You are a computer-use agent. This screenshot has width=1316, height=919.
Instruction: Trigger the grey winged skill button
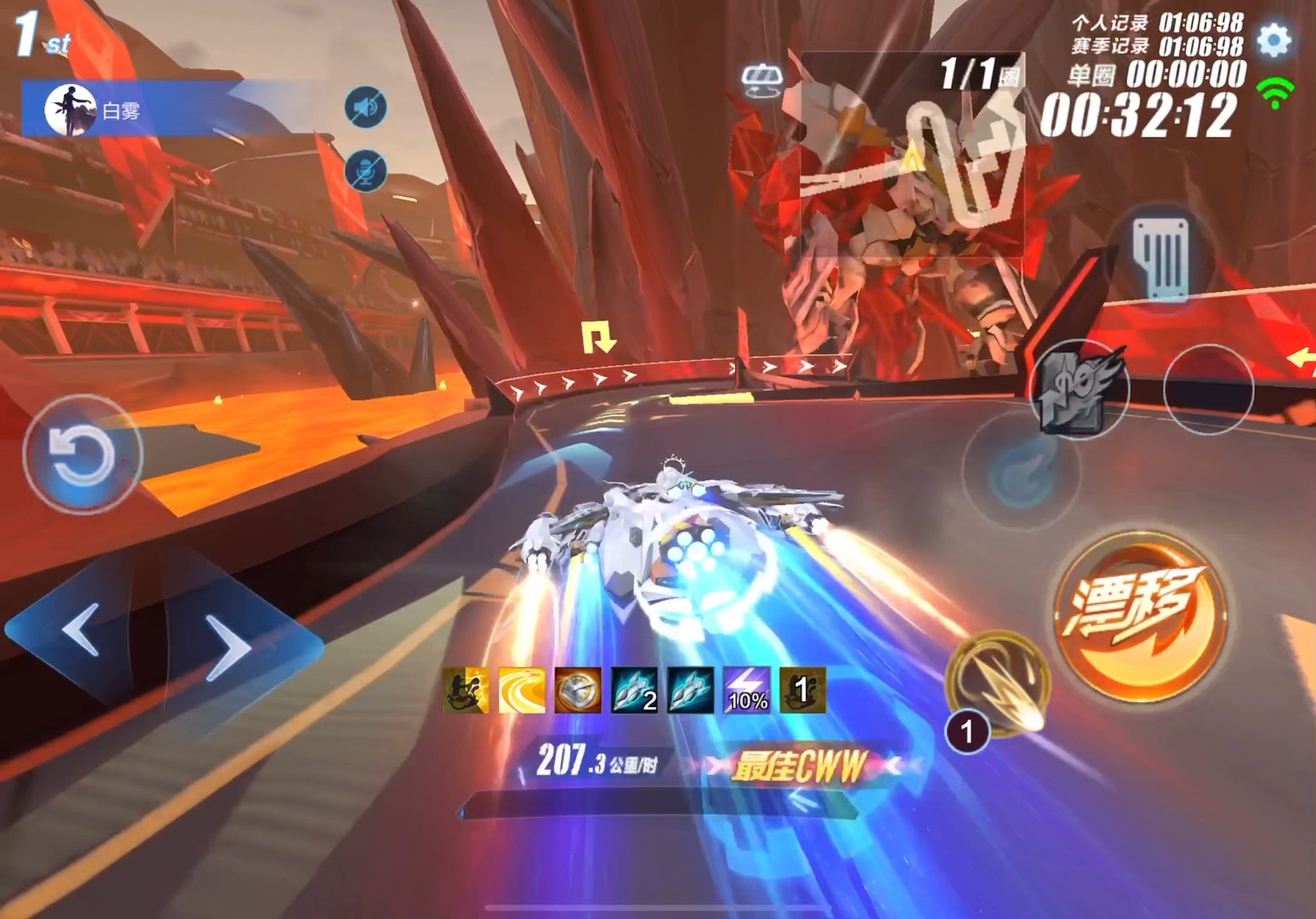click(1081, 390)
